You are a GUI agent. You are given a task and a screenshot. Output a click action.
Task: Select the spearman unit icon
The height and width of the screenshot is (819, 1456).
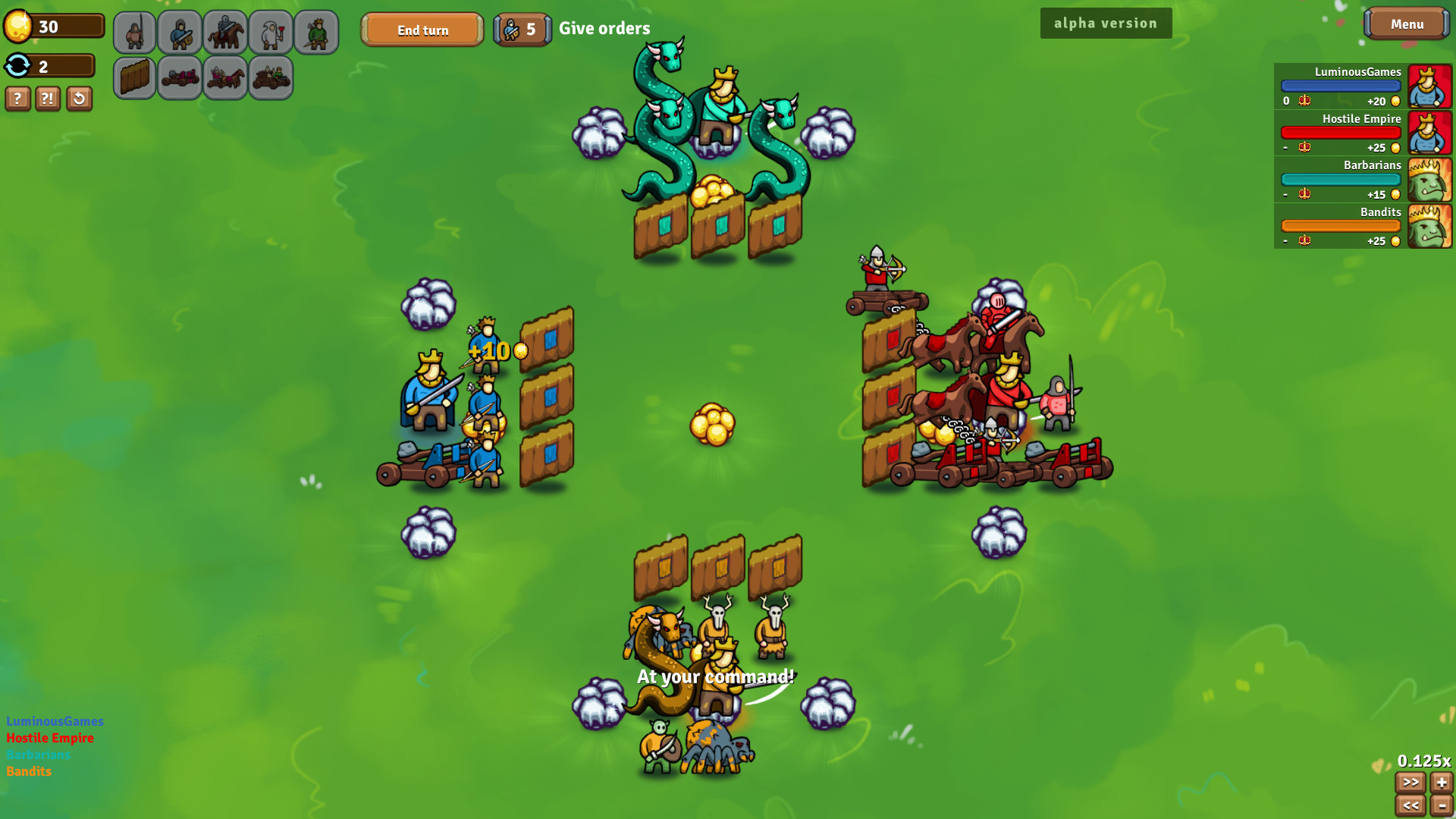pyautogui.click(x=134, y=32)
